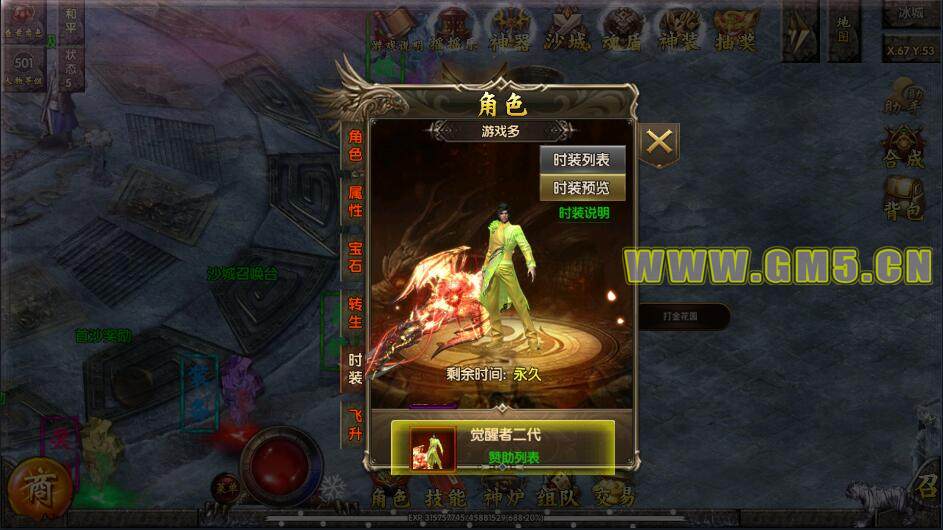Open the 背包 backpack icon
943x530 pixels.
coord(903,198)
